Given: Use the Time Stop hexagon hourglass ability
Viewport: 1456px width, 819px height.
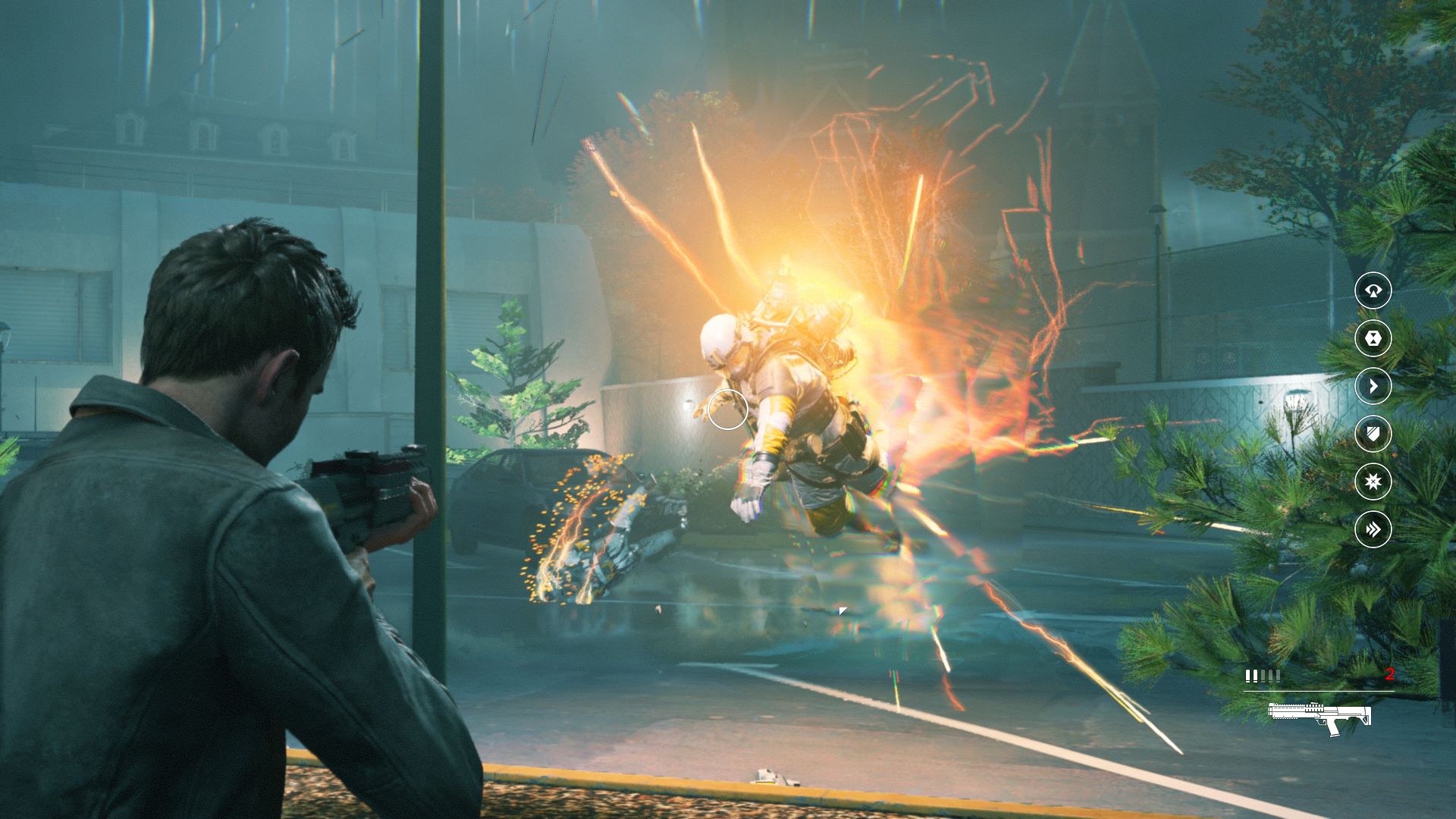Looking at the screenshot, I should click(1373, 338).
